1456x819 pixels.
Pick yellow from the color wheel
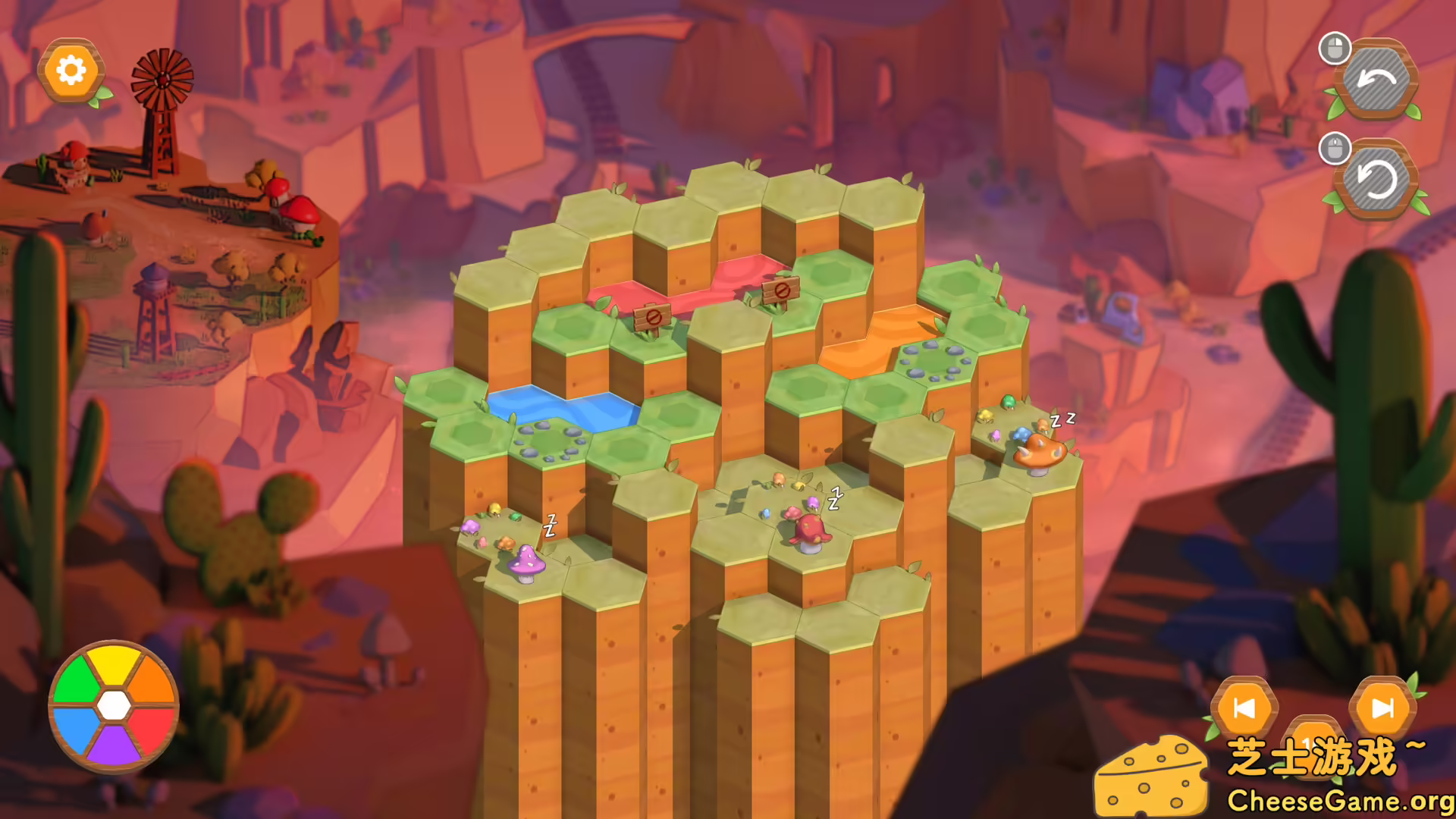112,666
